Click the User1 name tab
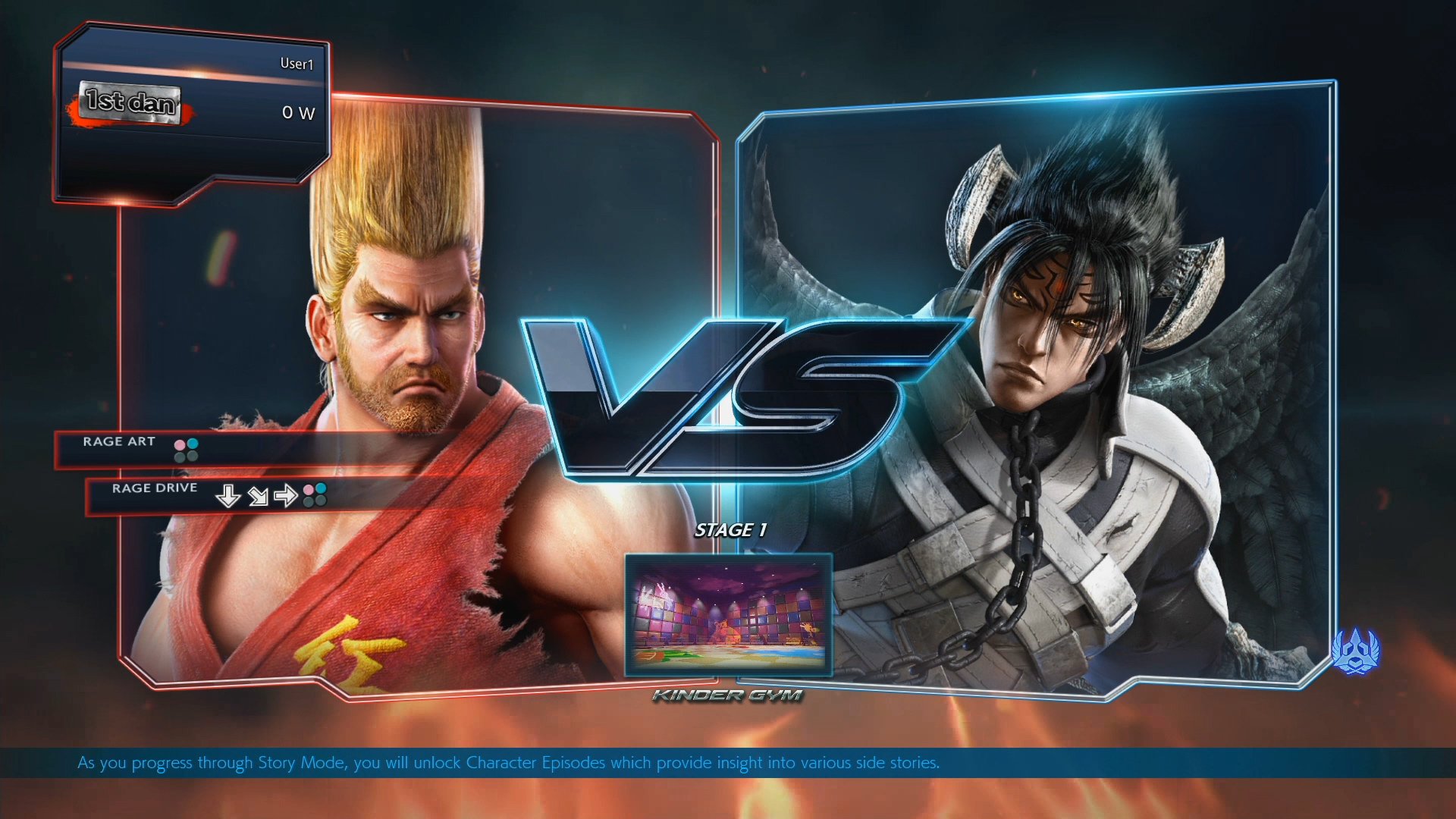This screenshot has width=1456, height=819. [297, 64]
